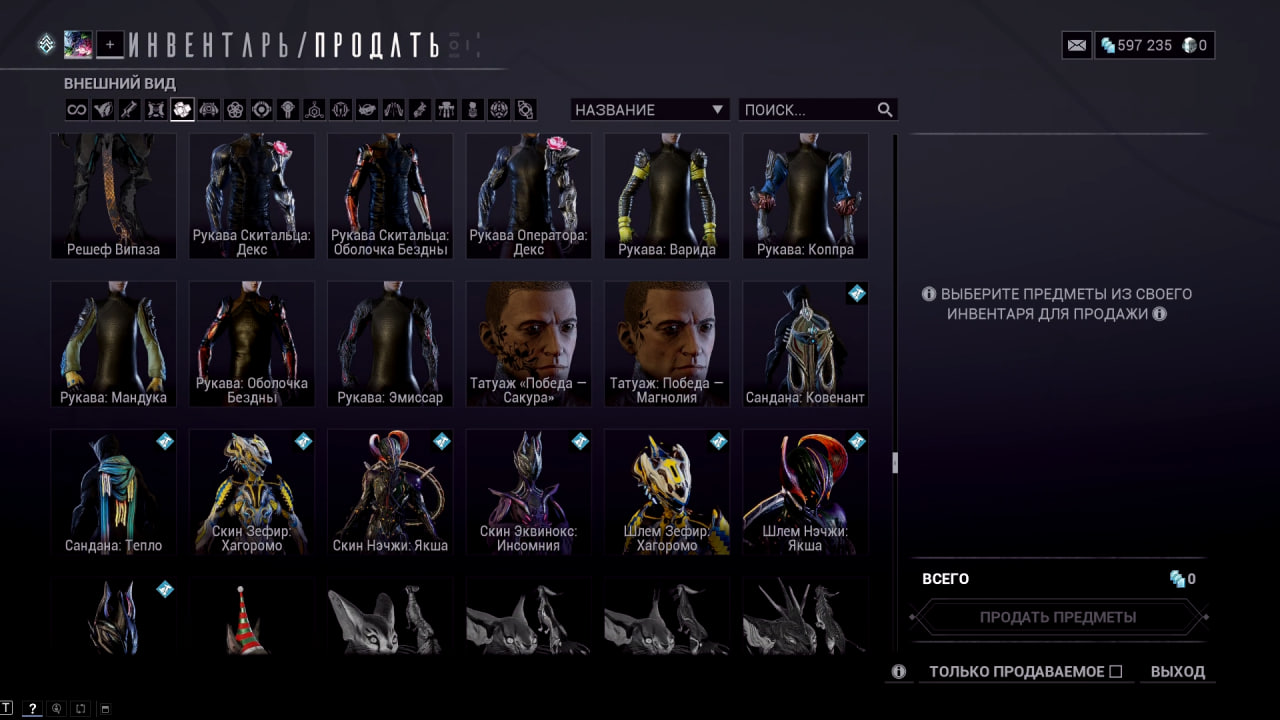This screenshot has width=1280, height=720.
Task: Choose the Рукава: Мандука sleeves
Action: [x=113, y=344]
